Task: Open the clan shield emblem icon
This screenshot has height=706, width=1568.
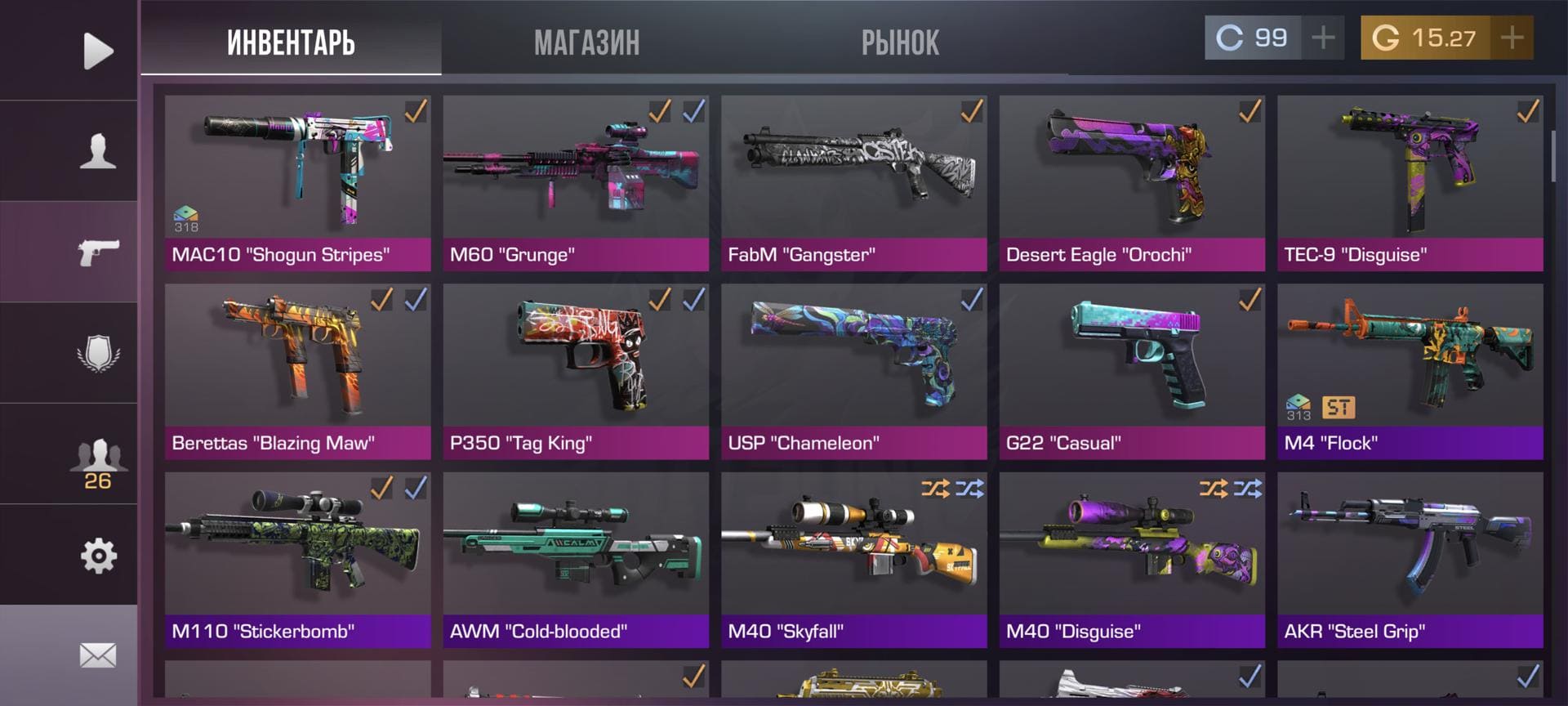Action: pos(98,353)
